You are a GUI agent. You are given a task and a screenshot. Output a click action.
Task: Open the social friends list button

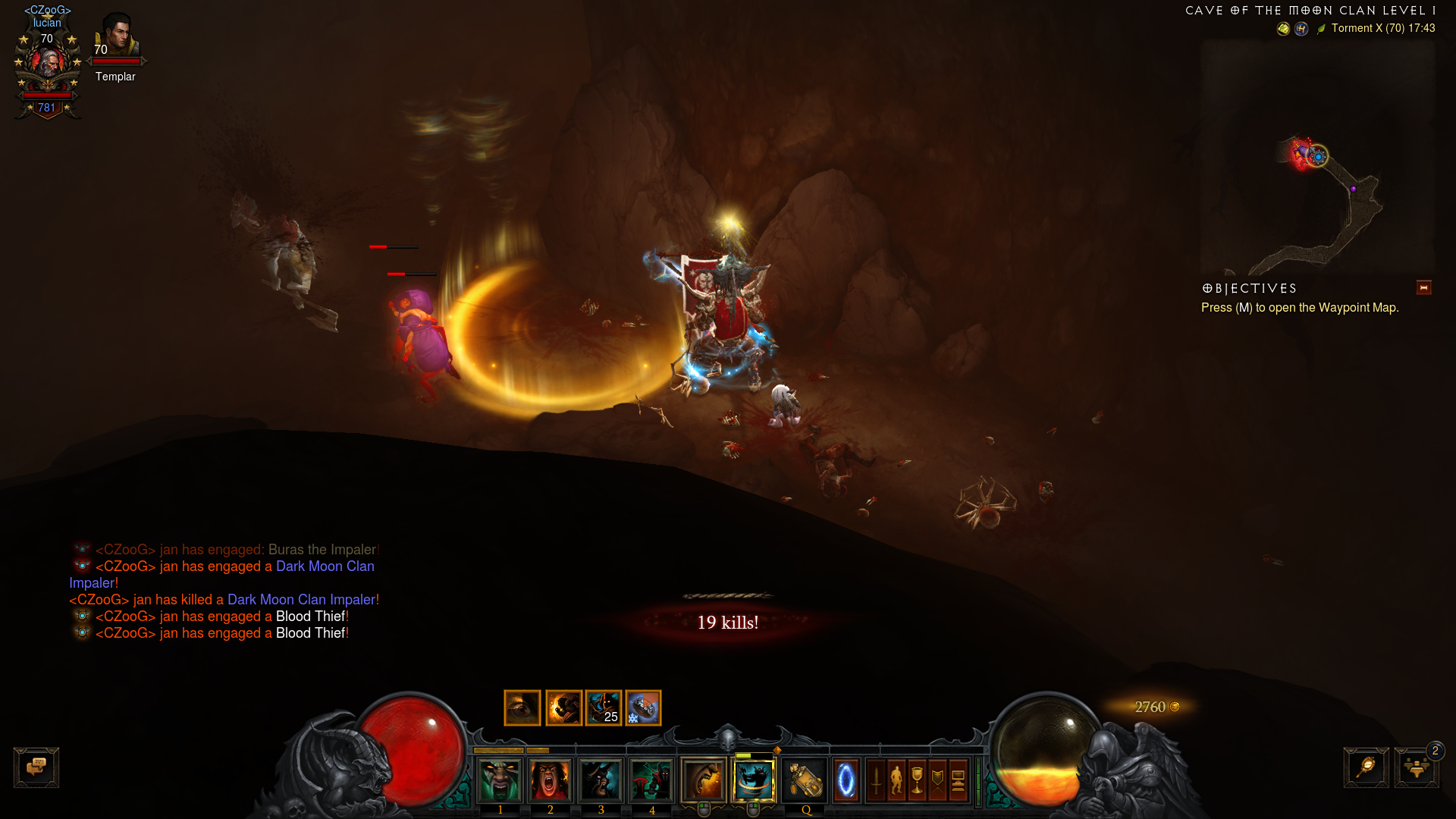(1416, 767)
